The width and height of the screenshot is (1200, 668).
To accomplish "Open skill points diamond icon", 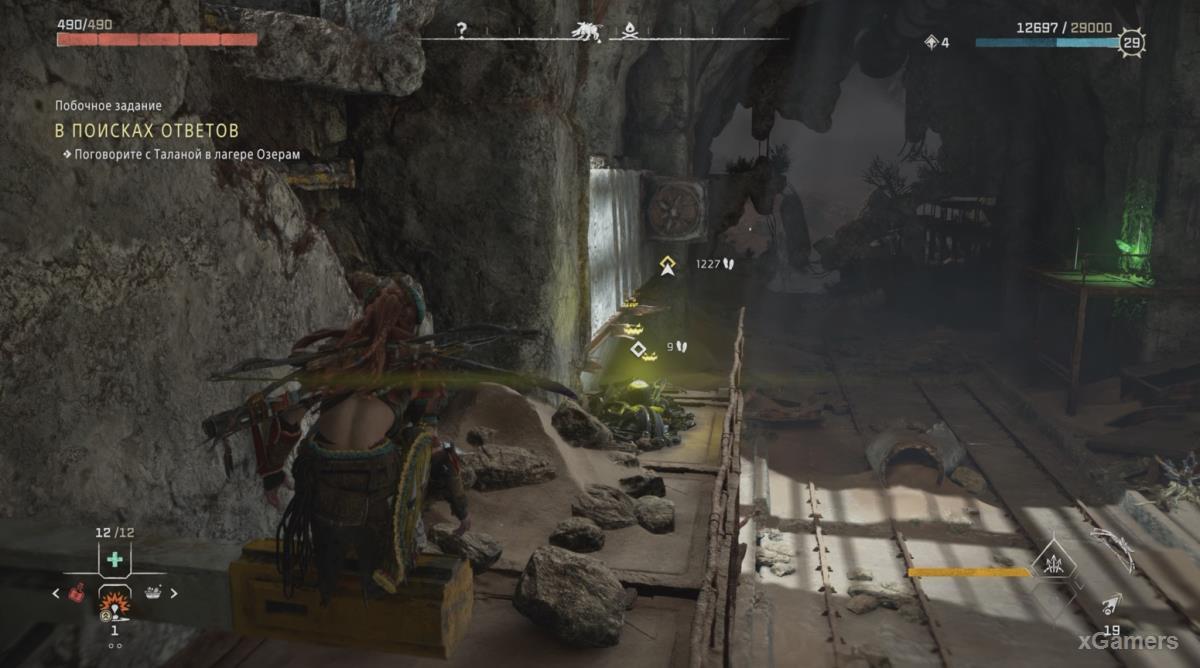I will point(932,42).
